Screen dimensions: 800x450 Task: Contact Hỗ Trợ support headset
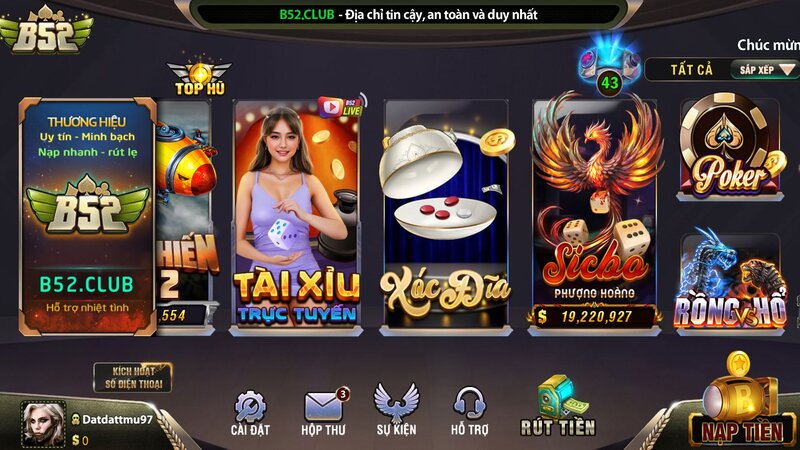(469, 408)
